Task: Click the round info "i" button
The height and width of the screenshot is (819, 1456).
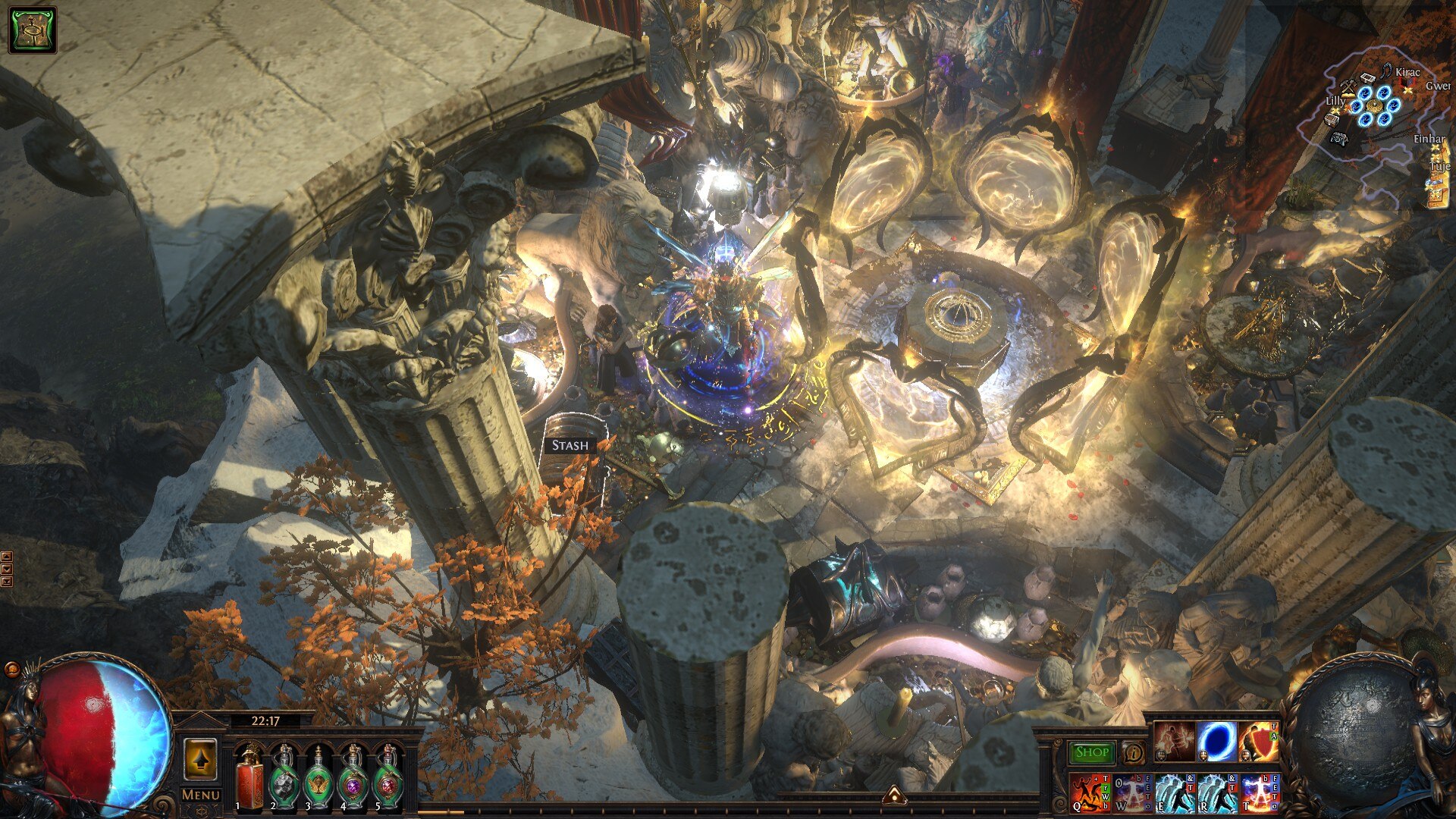Action: tap(1133, 753)
